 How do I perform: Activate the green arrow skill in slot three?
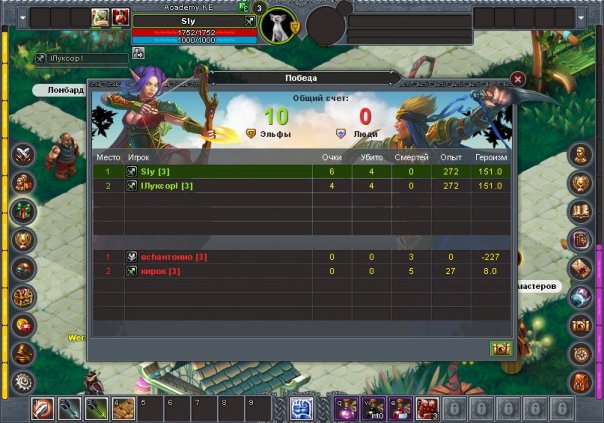(x=96, y=408)
